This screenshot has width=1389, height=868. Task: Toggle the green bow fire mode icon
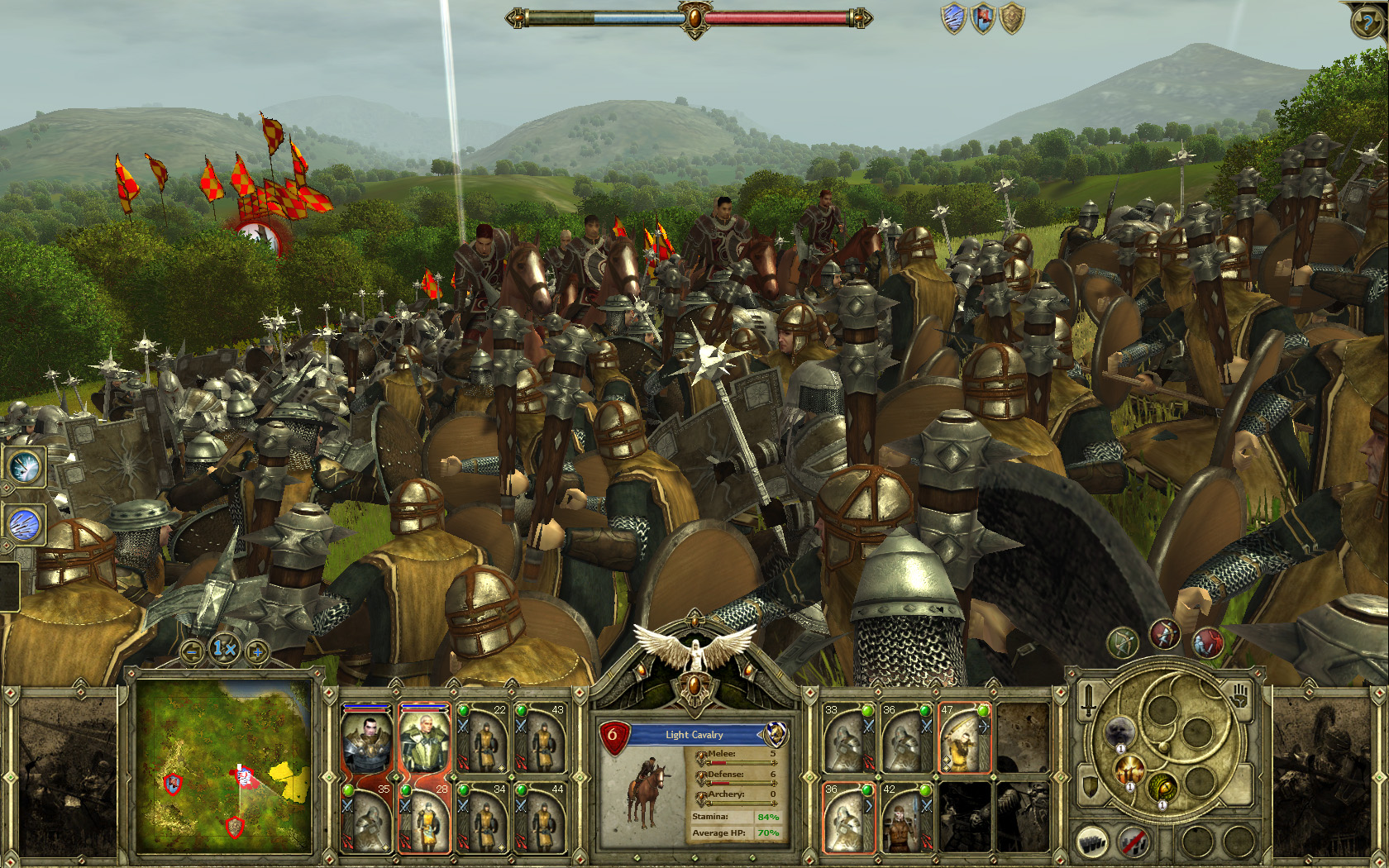[x=1122, y=641]
